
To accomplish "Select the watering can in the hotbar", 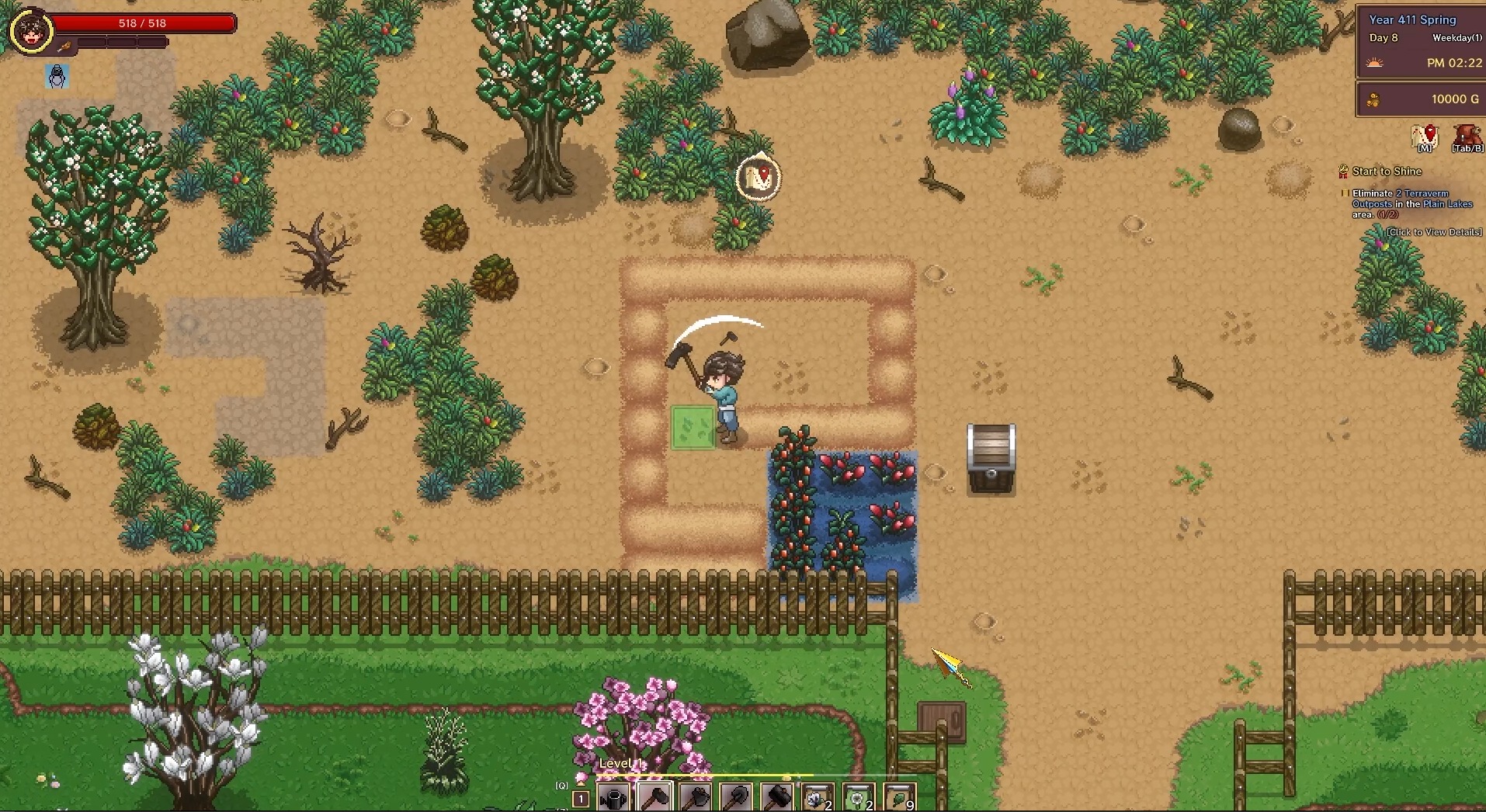I will 614,796.
